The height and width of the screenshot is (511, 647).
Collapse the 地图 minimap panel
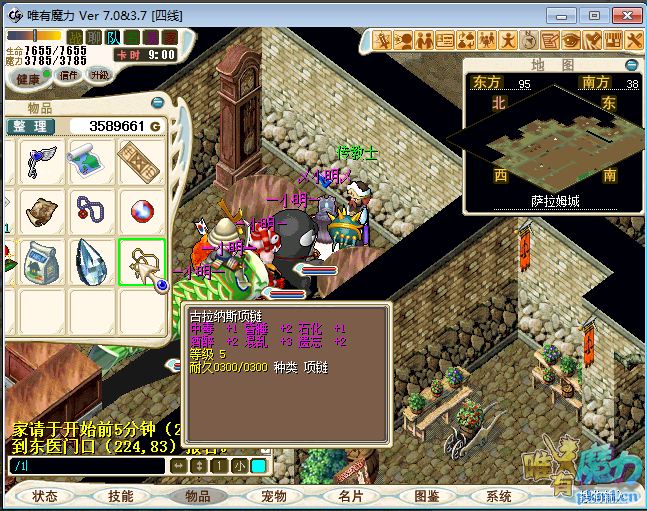pyautogui.click(x=630, y=63)
